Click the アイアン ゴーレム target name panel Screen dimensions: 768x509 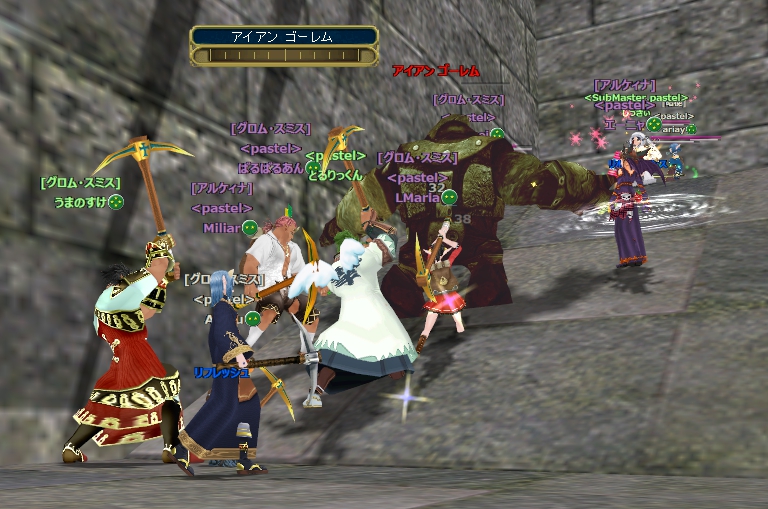[x=285, y=37]
